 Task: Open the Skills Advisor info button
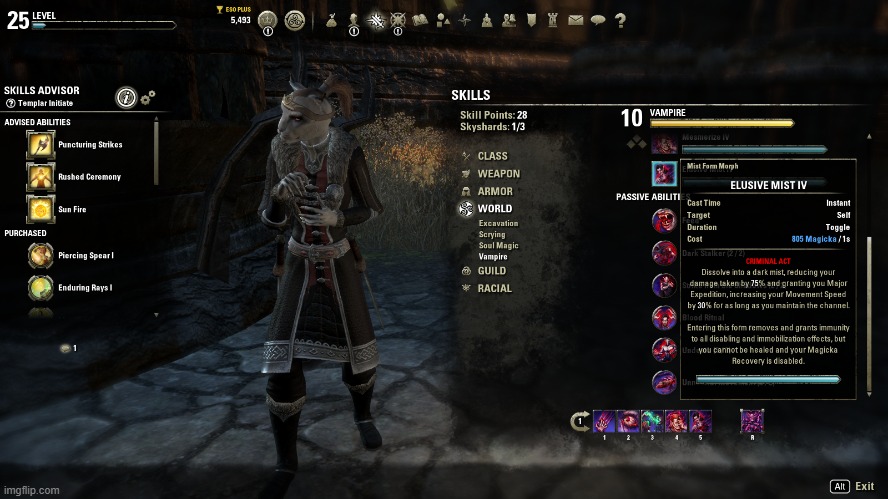(x=126, y=97)
